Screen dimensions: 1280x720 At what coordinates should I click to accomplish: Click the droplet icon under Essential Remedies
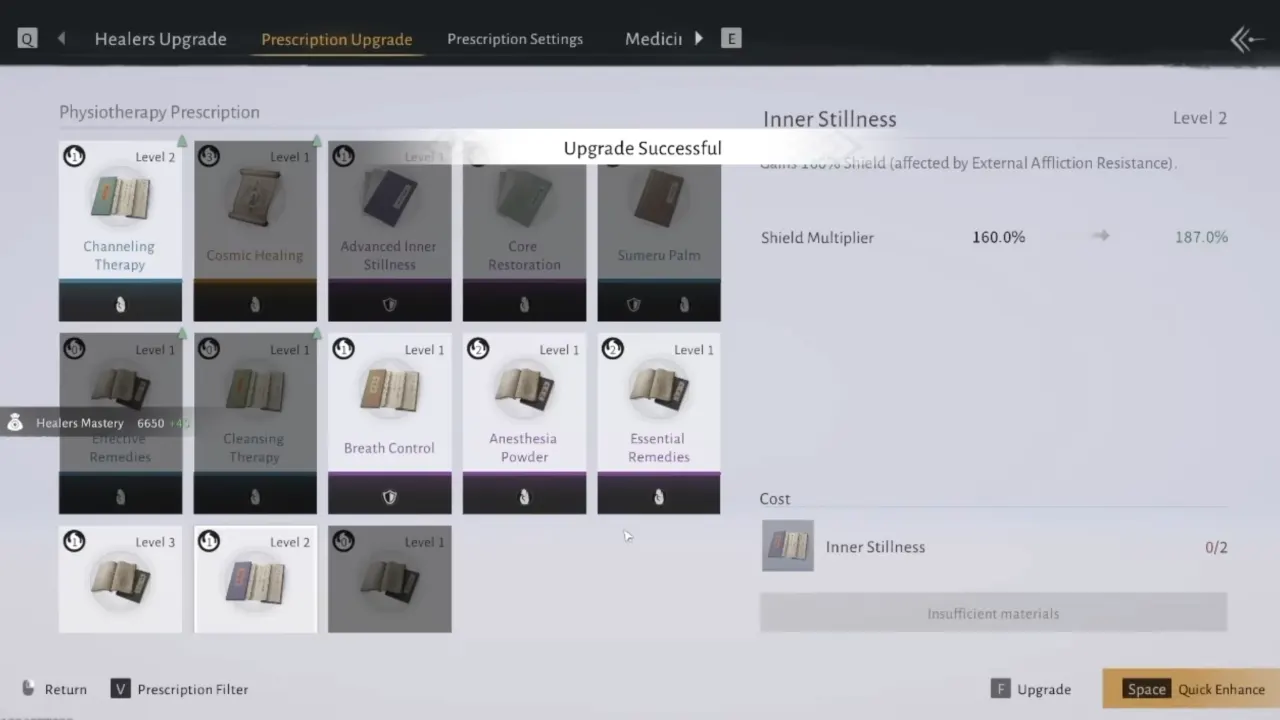(x=658, y=497)
